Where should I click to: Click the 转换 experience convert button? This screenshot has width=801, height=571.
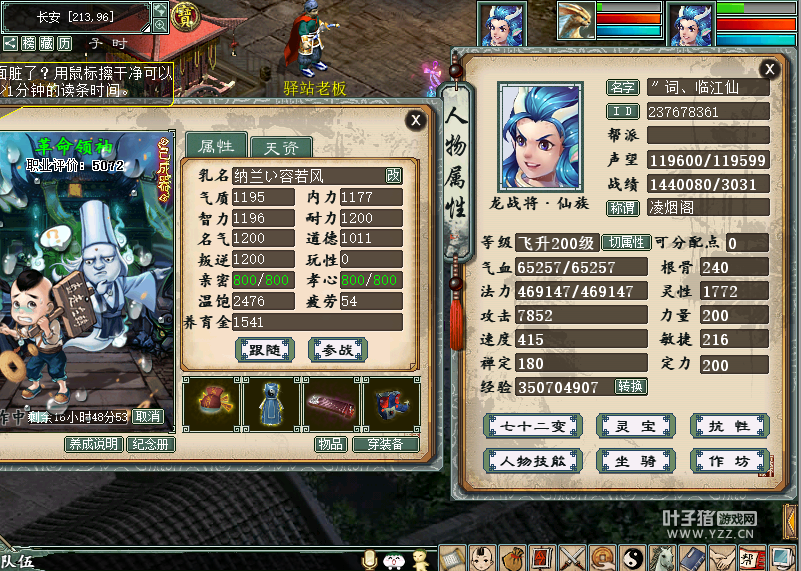point(630,387)
